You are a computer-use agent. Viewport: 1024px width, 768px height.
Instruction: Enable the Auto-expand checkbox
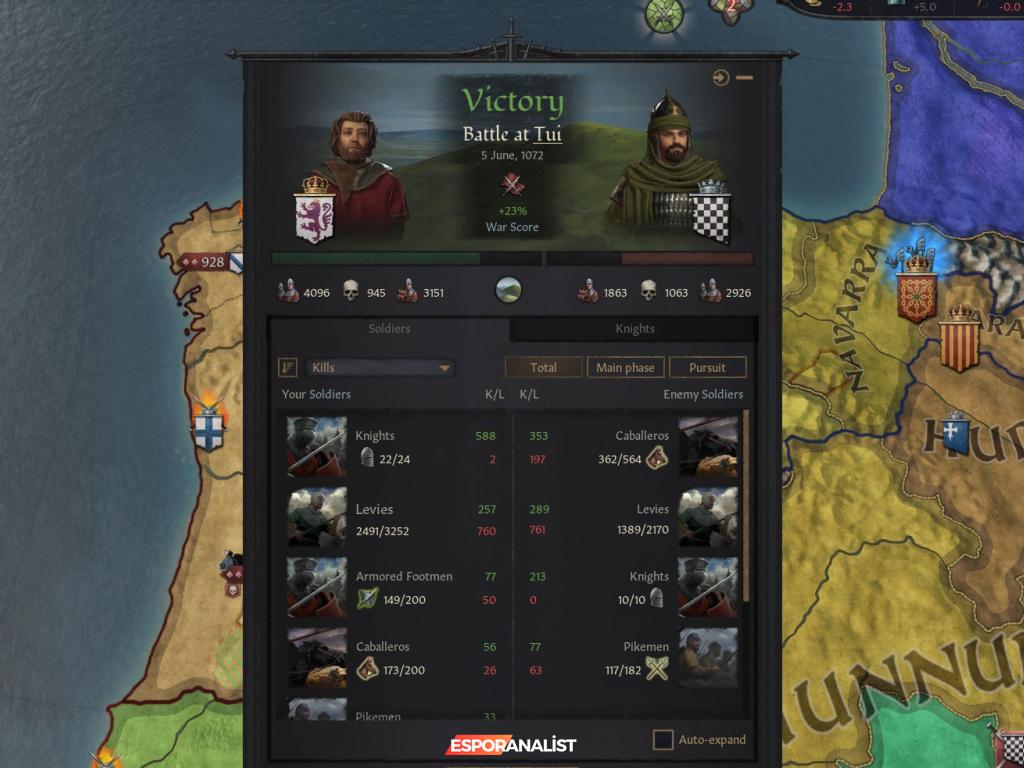point(663,740)
